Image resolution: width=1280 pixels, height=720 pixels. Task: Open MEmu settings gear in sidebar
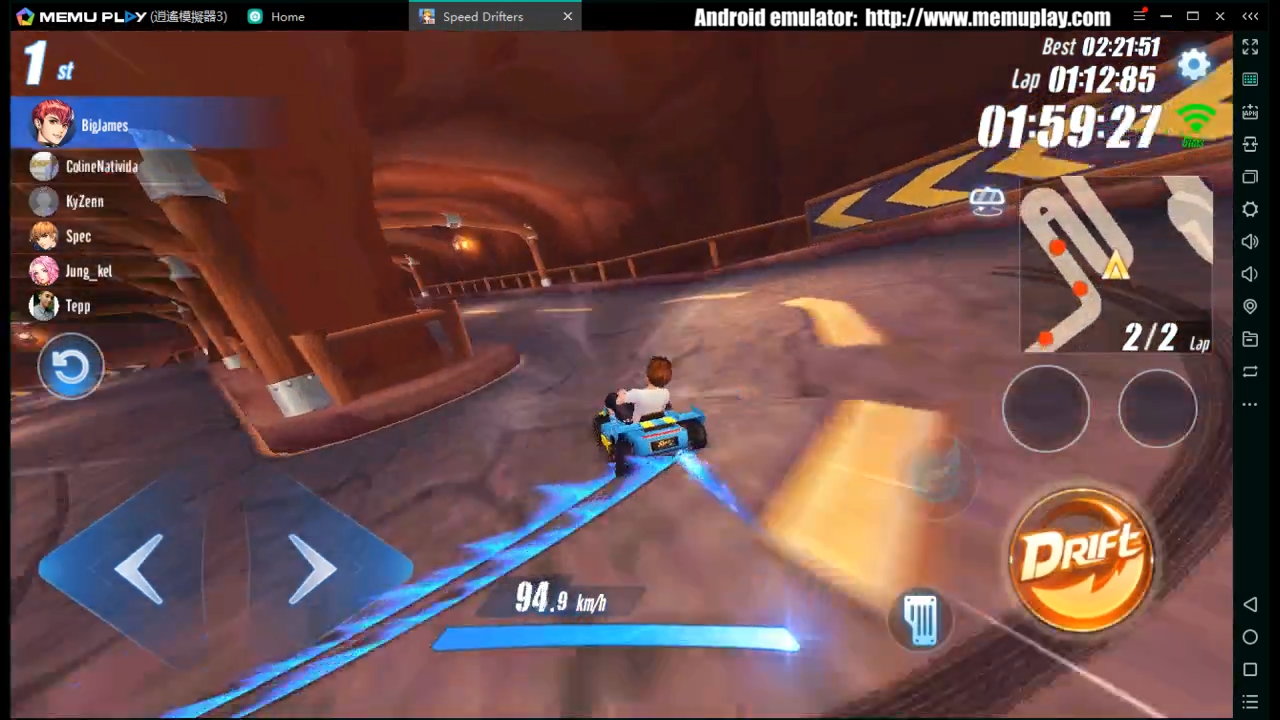coord(1250,210)
